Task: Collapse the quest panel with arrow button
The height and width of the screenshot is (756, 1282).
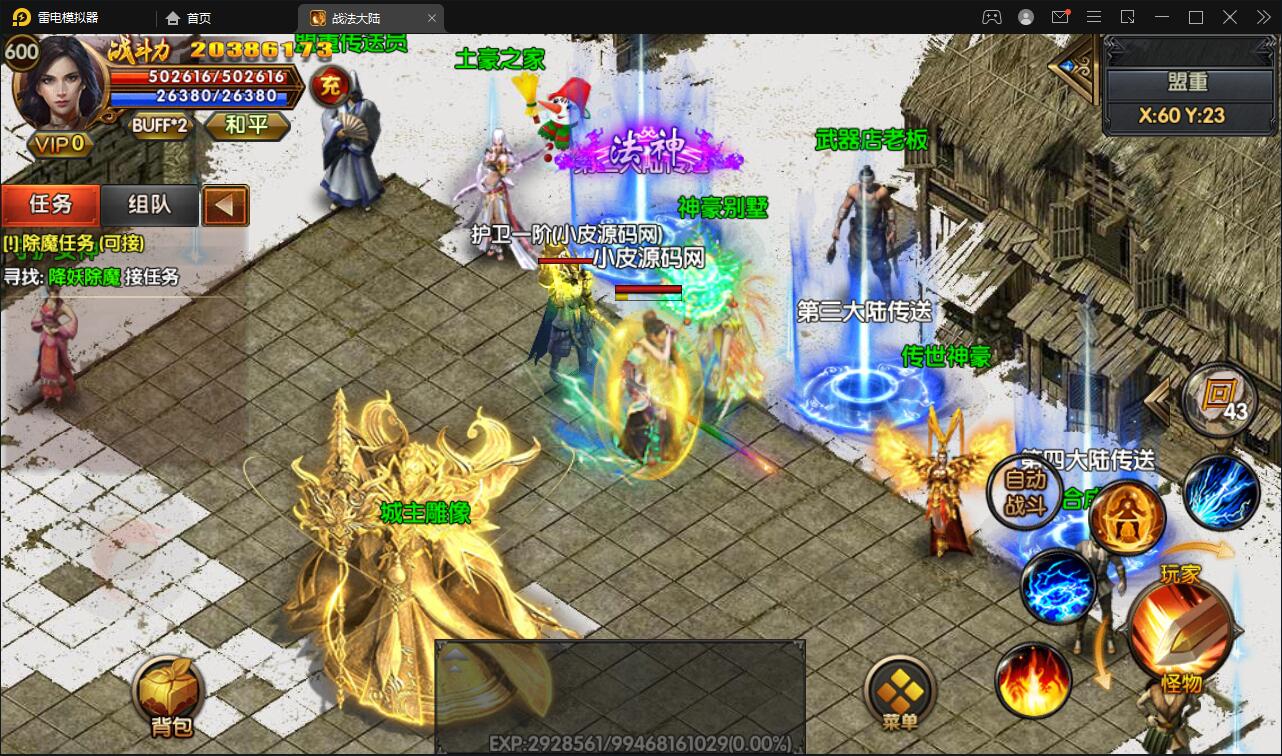Action: click(x=225, y=206)
